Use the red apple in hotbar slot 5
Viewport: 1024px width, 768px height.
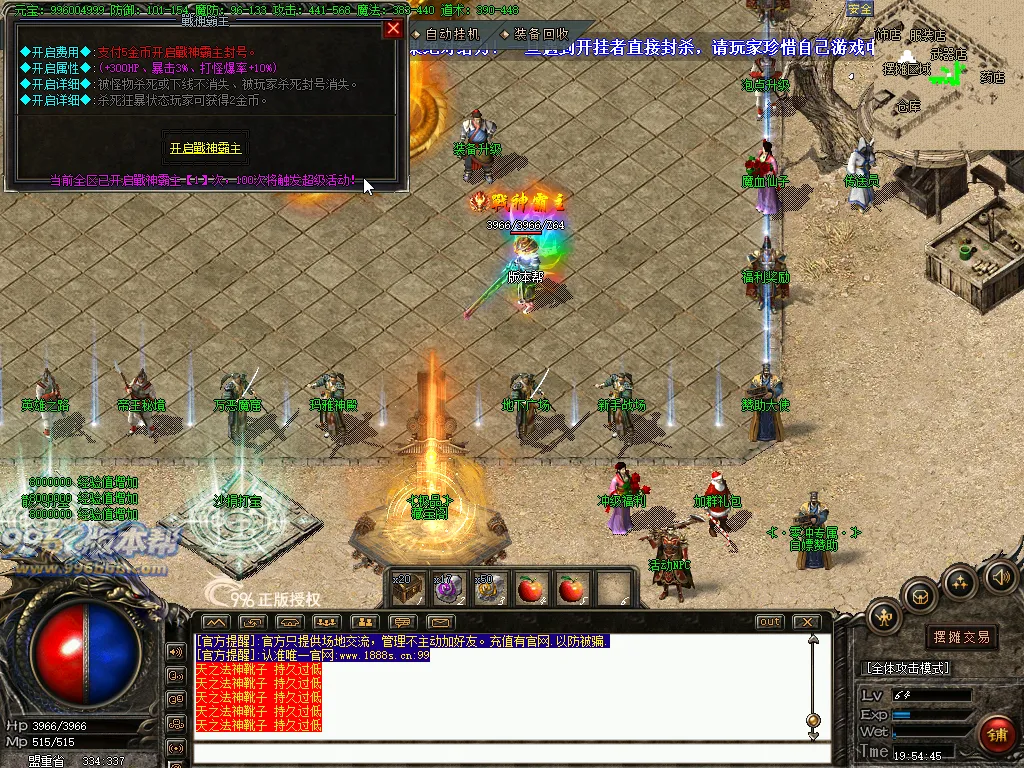(x=571, y=589)
